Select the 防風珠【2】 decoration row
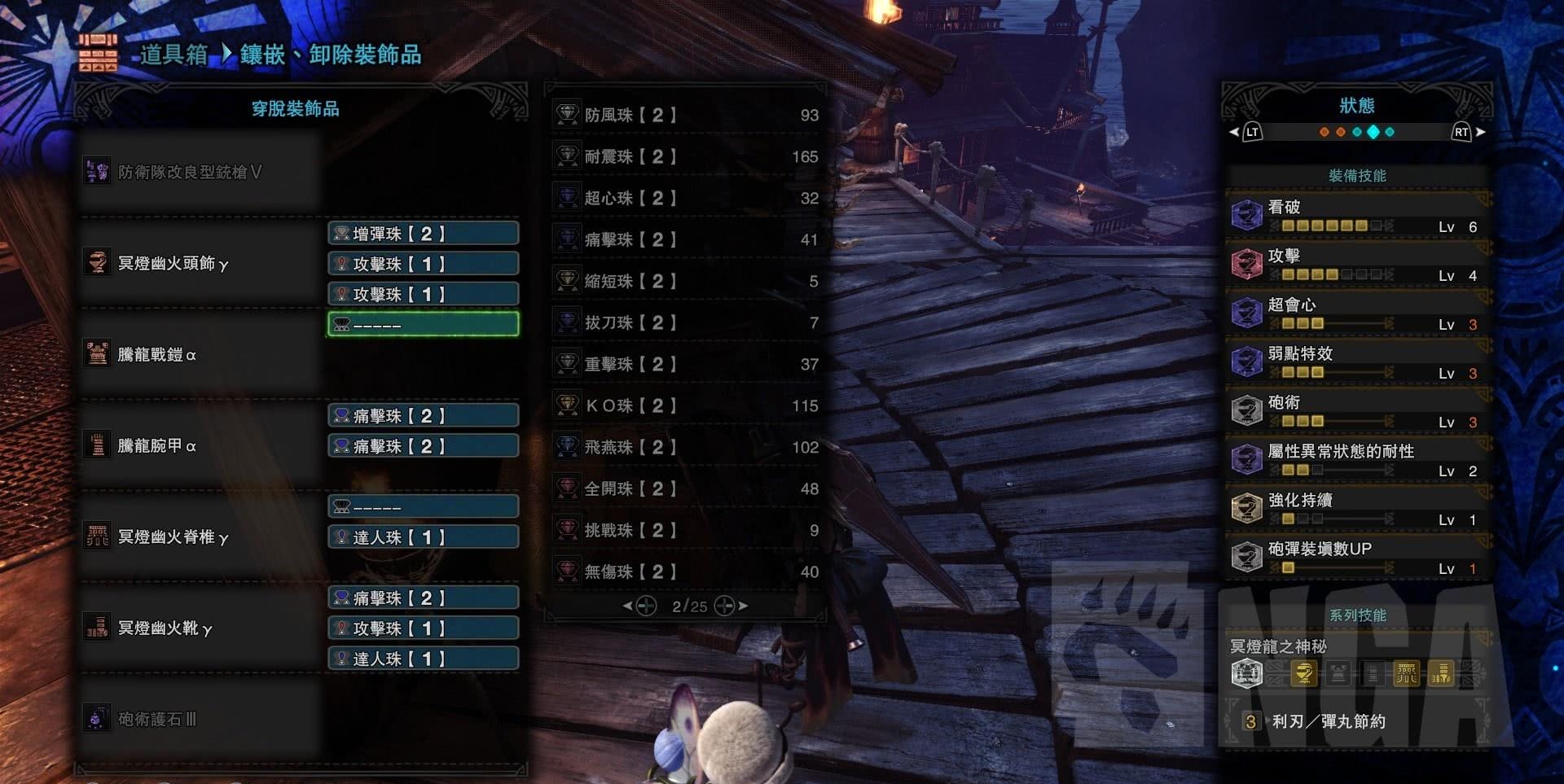1564x784 pixels. (x=686, y=116)
